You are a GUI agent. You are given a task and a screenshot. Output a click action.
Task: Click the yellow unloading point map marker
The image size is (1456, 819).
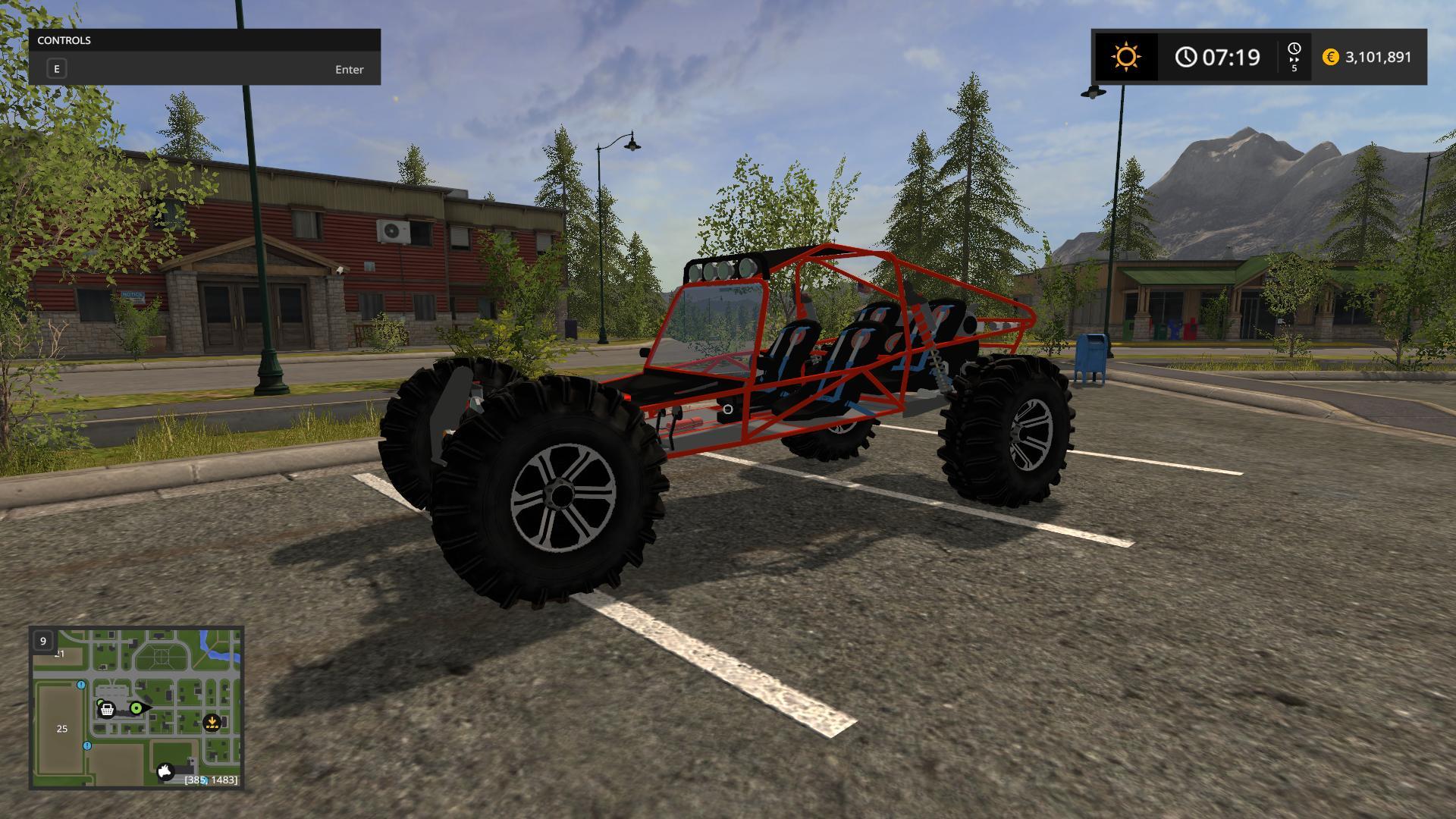pos(212,723)
